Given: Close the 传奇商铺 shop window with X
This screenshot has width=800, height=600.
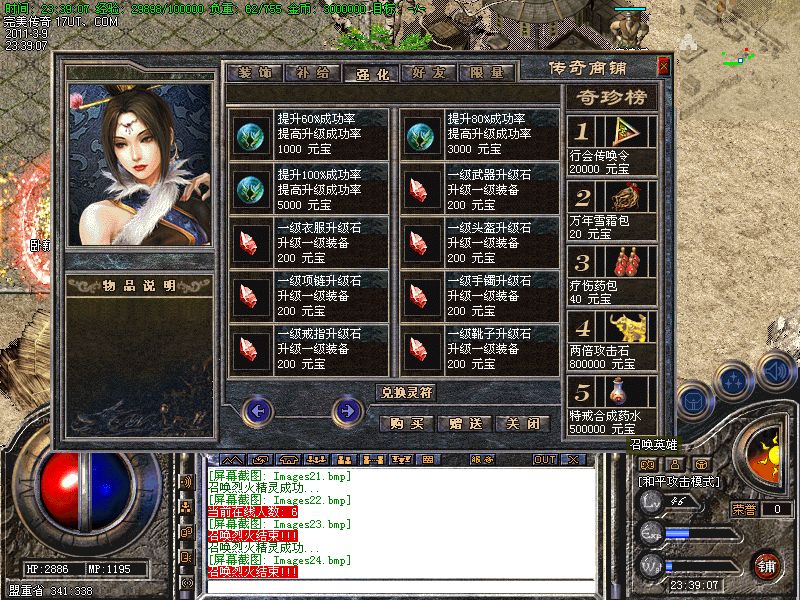Looking at the screenshot, I should click(663, 66).
